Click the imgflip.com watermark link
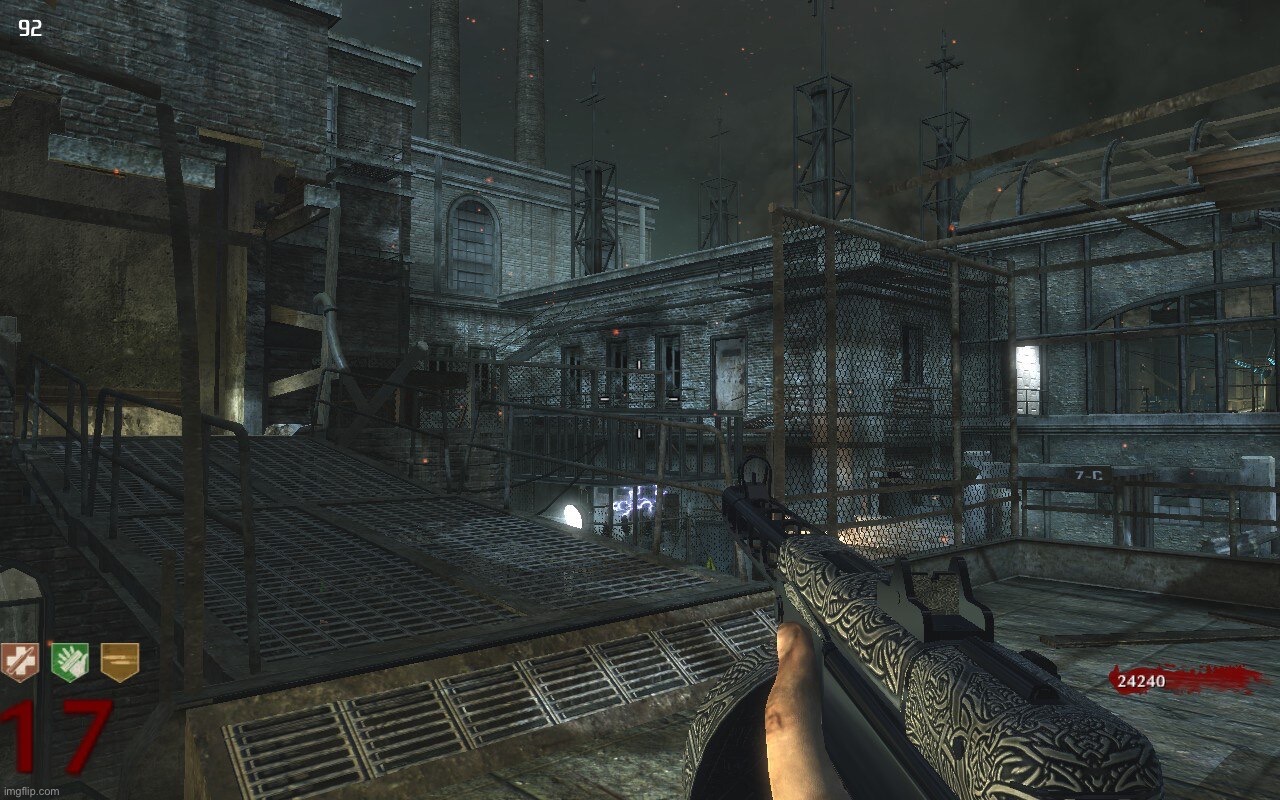This screenshot has width=1280, height=800. tap(31, 791)
